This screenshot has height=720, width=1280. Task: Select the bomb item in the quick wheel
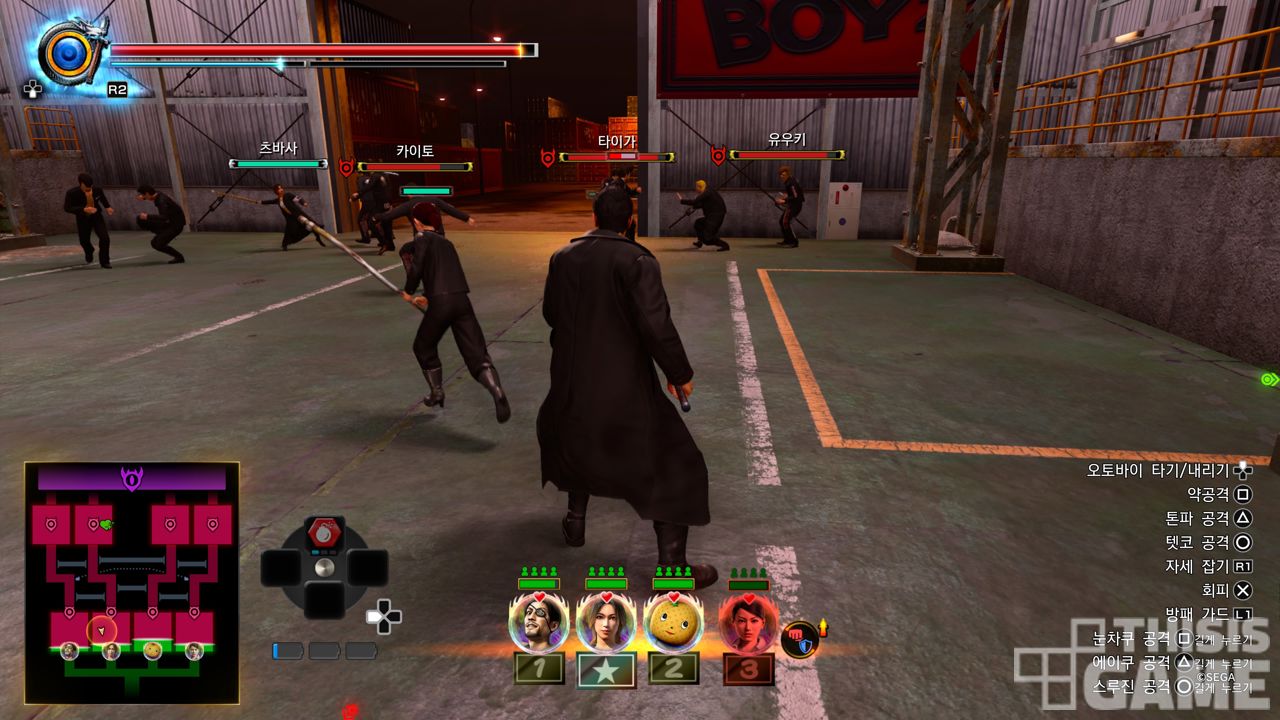click(x=323, y=533)
